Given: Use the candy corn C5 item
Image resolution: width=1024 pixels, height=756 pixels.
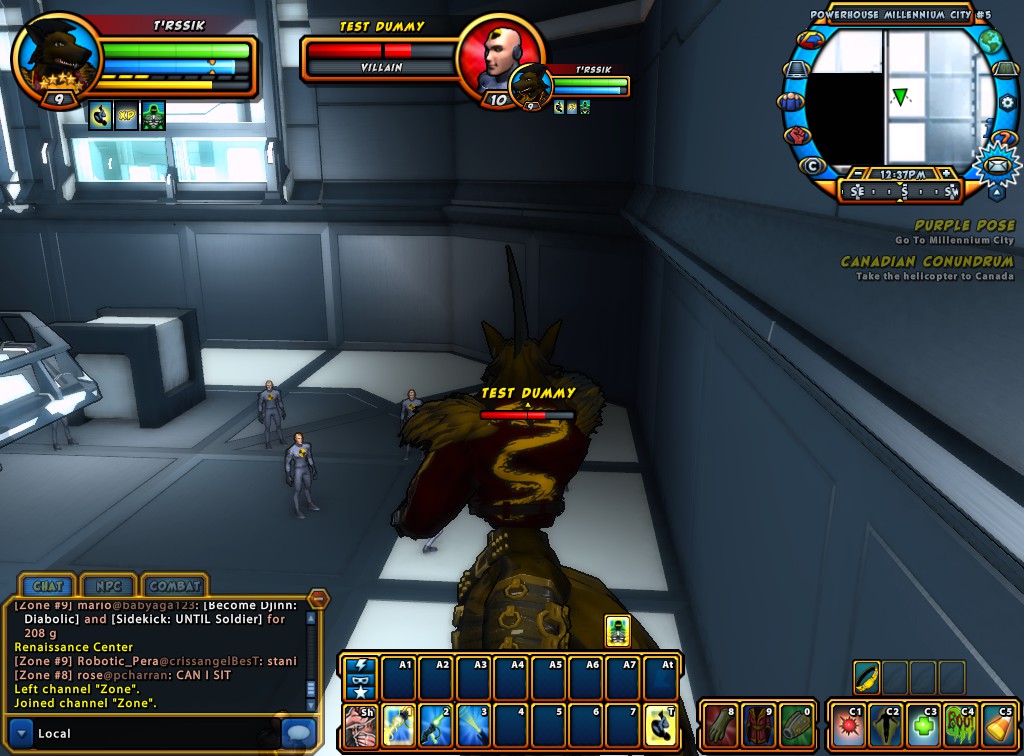Looking at the screenshot, I should pyautogui.click(x=999, y=725).
